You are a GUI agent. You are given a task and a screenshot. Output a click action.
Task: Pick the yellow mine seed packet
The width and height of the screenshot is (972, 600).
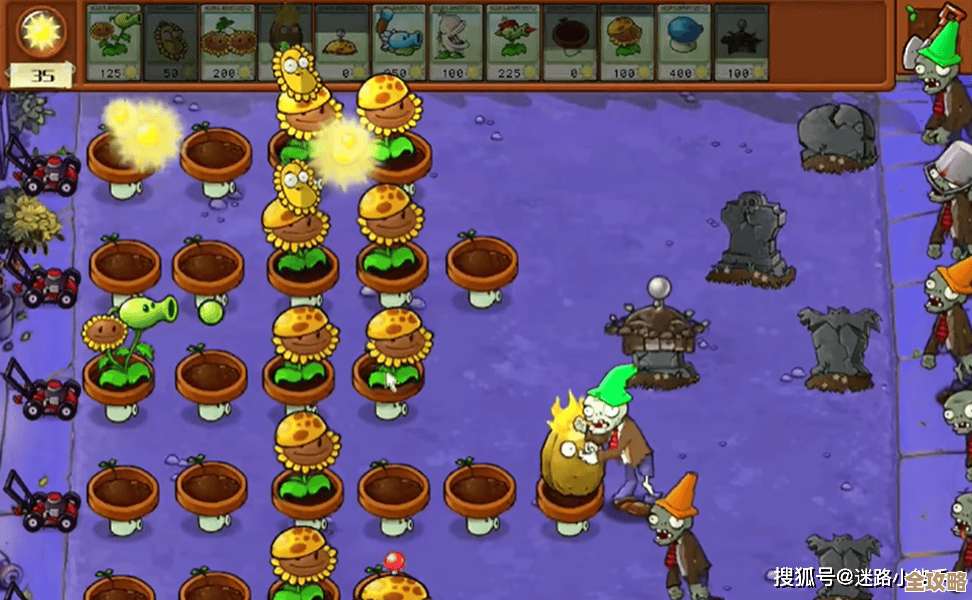click(x=342, y=42)
